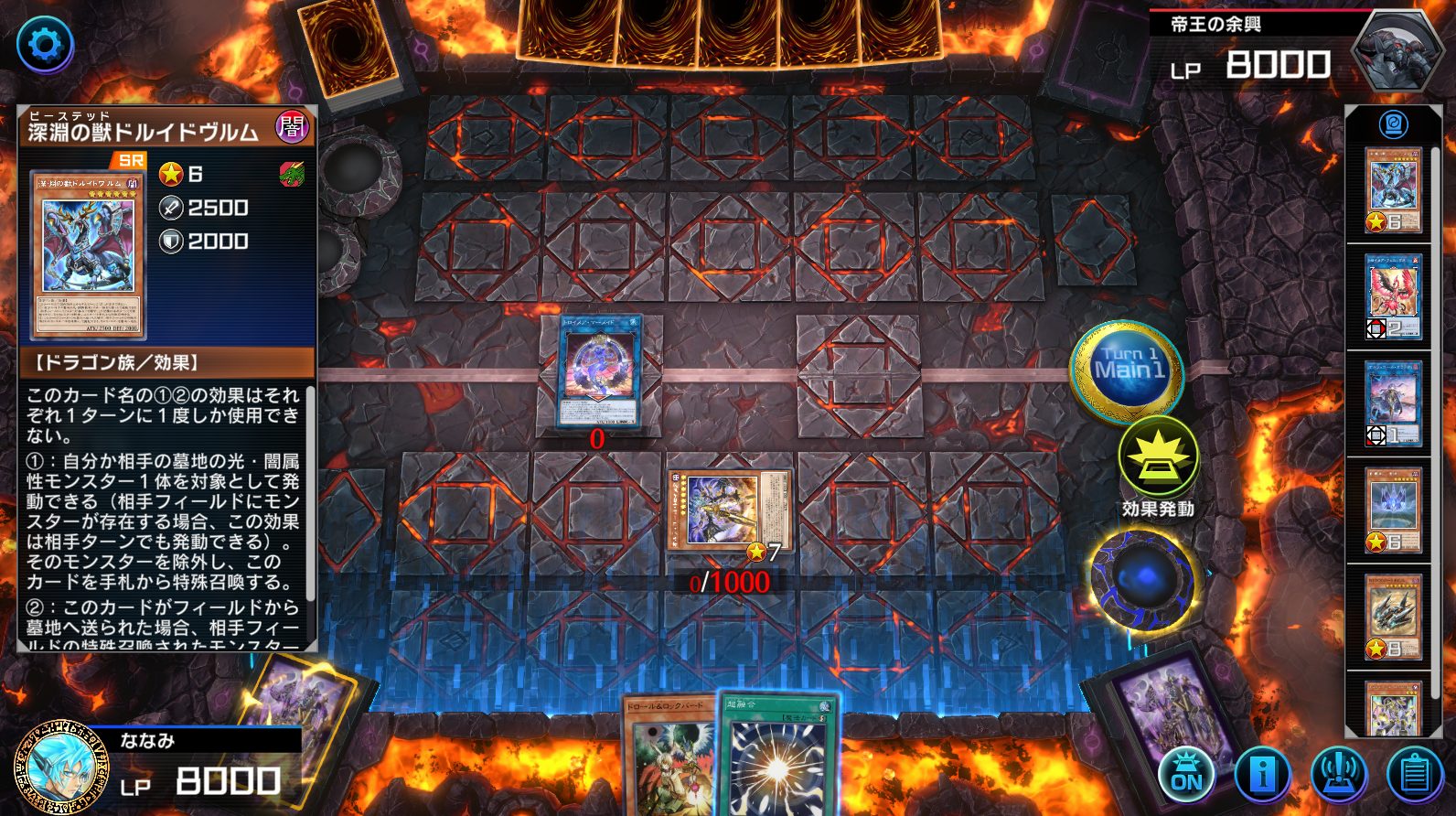Select the link monster in extra zone
This screenshot has height=816, width=1456.
click(599, 370)
